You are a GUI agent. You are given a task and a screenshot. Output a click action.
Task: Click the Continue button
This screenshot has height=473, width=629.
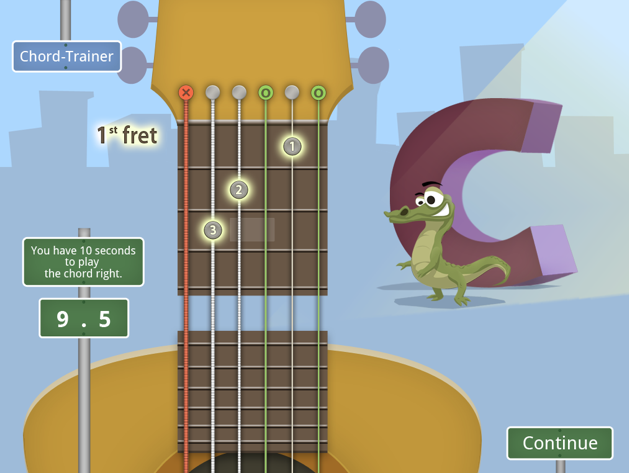coord(559,443)
